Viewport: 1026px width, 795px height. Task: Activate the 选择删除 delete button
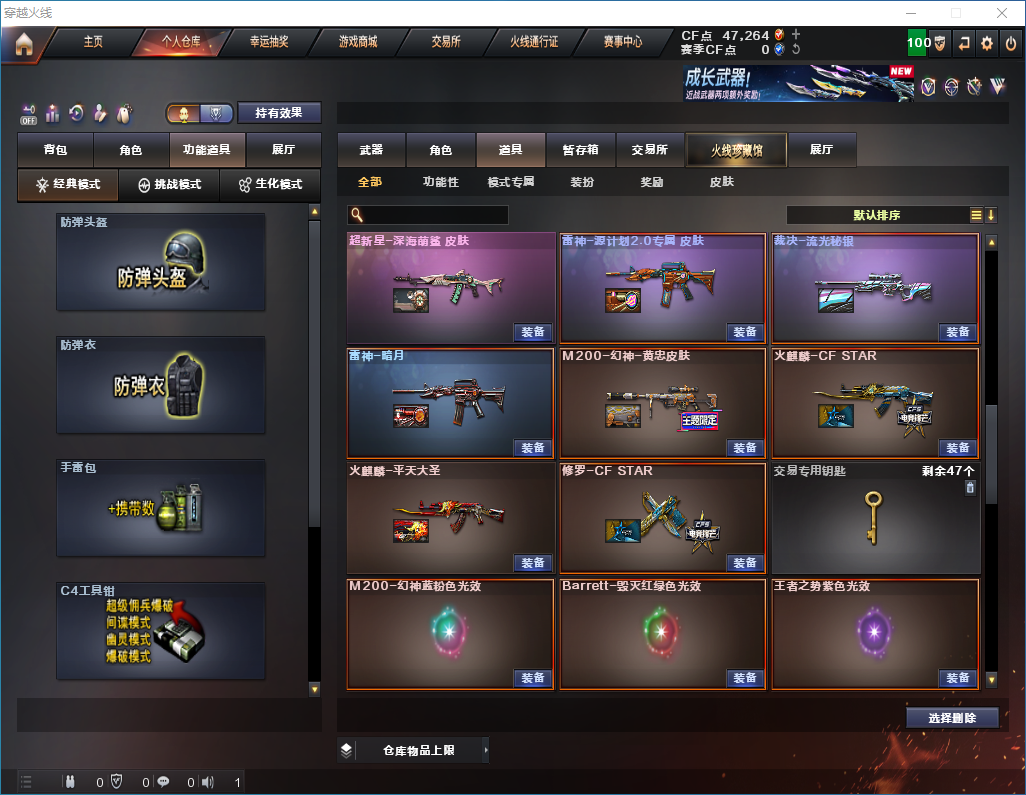(952, 718)
